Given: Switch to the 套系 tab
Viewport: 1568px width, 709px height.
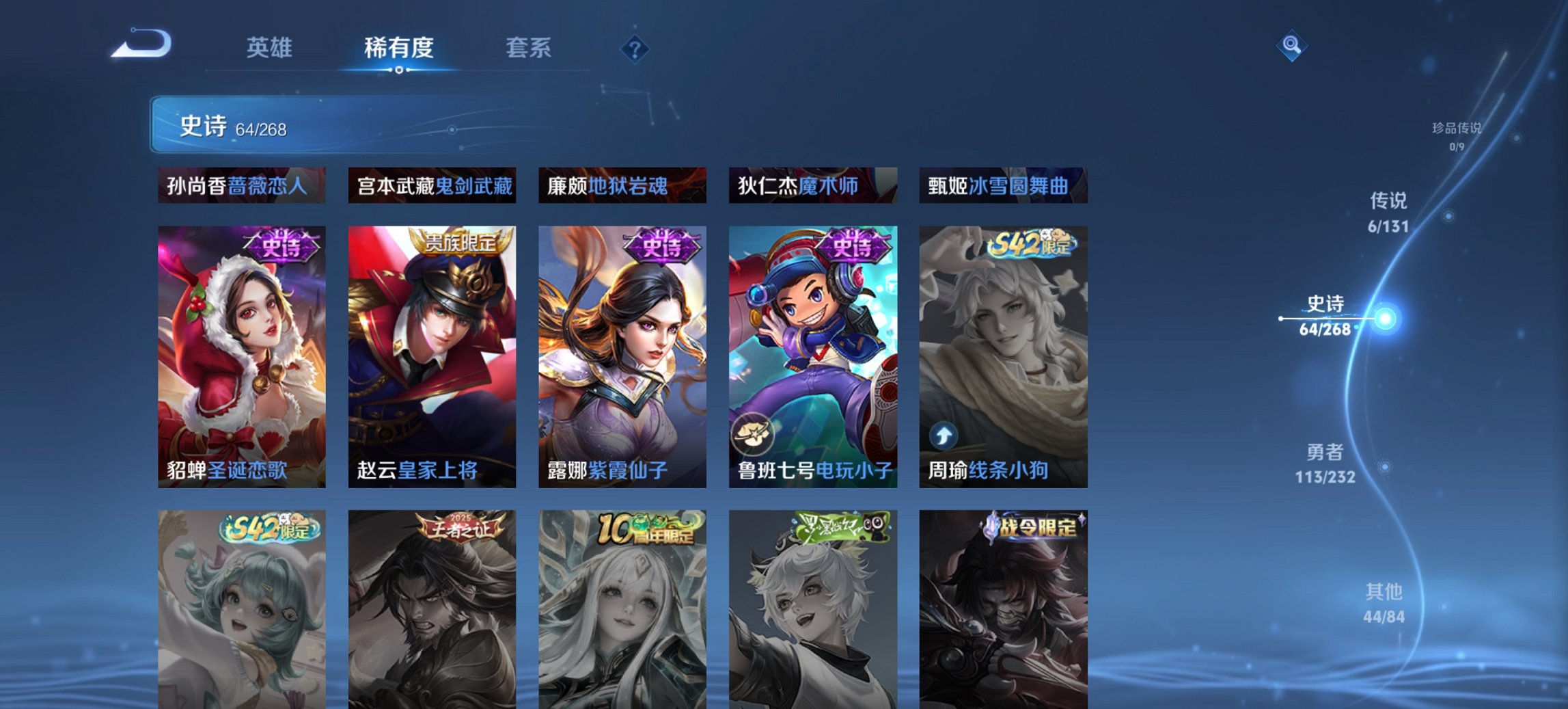Looking at the screenshot, I should click(x=529, y=49).
